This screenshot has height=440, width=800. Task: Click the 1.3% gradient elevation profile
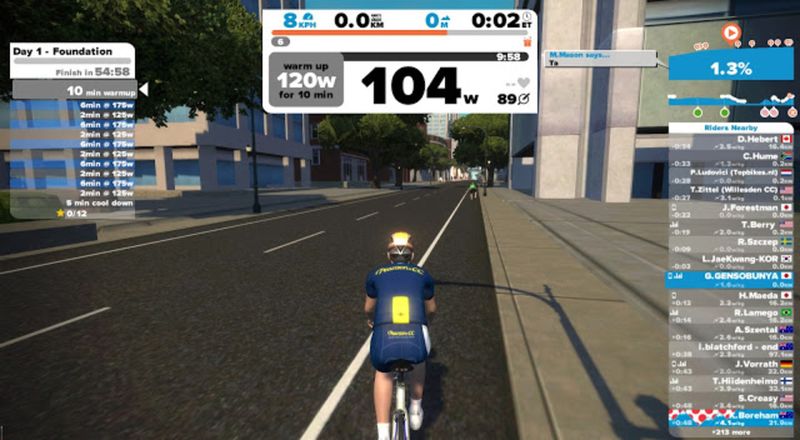click(x=731, y=69)
